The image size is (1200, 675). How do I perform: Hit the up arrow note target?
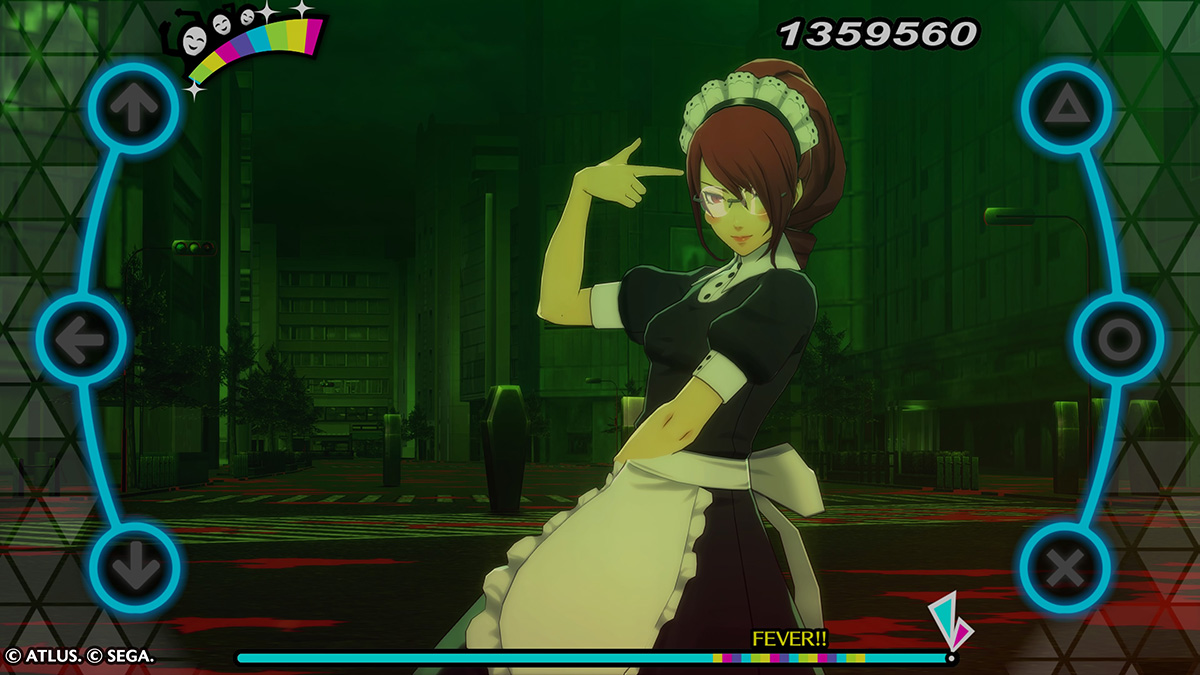(x=134, y=108)
